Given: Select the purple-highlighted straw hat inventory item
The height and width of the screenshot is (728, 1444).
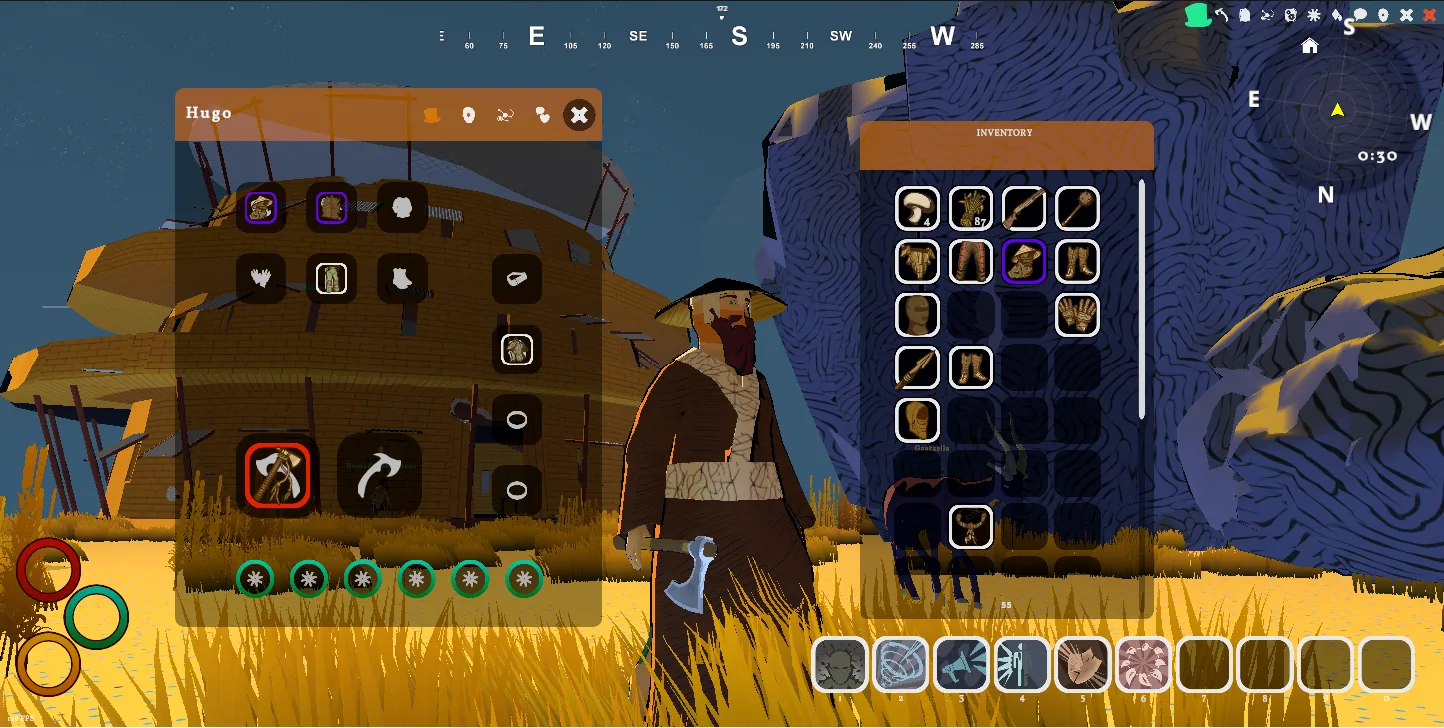Looking at the screenshot, I should [x=1024, y=261].
